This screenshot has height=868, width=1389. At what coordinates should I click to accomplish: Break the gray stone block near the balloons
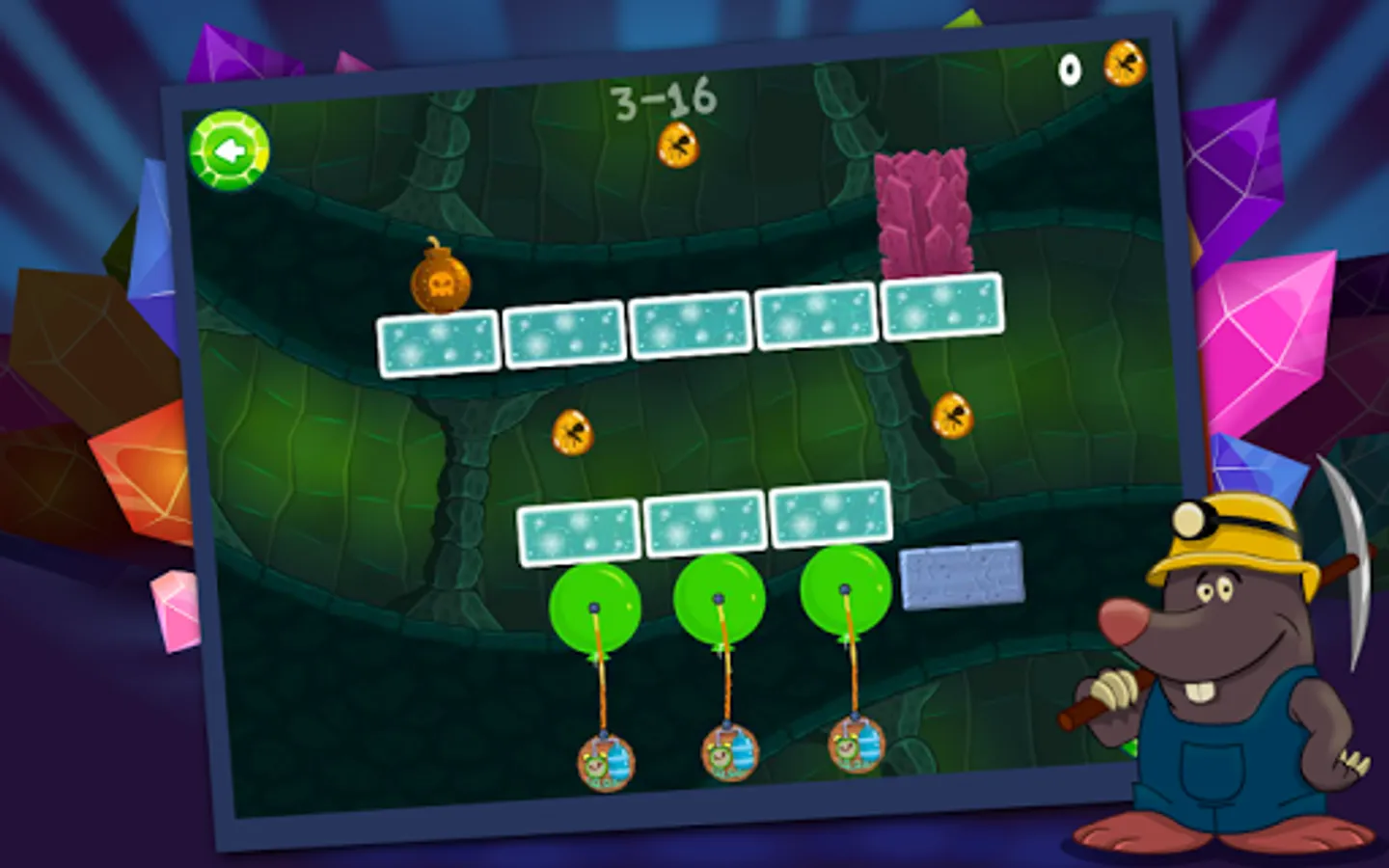tap(963, 577)
